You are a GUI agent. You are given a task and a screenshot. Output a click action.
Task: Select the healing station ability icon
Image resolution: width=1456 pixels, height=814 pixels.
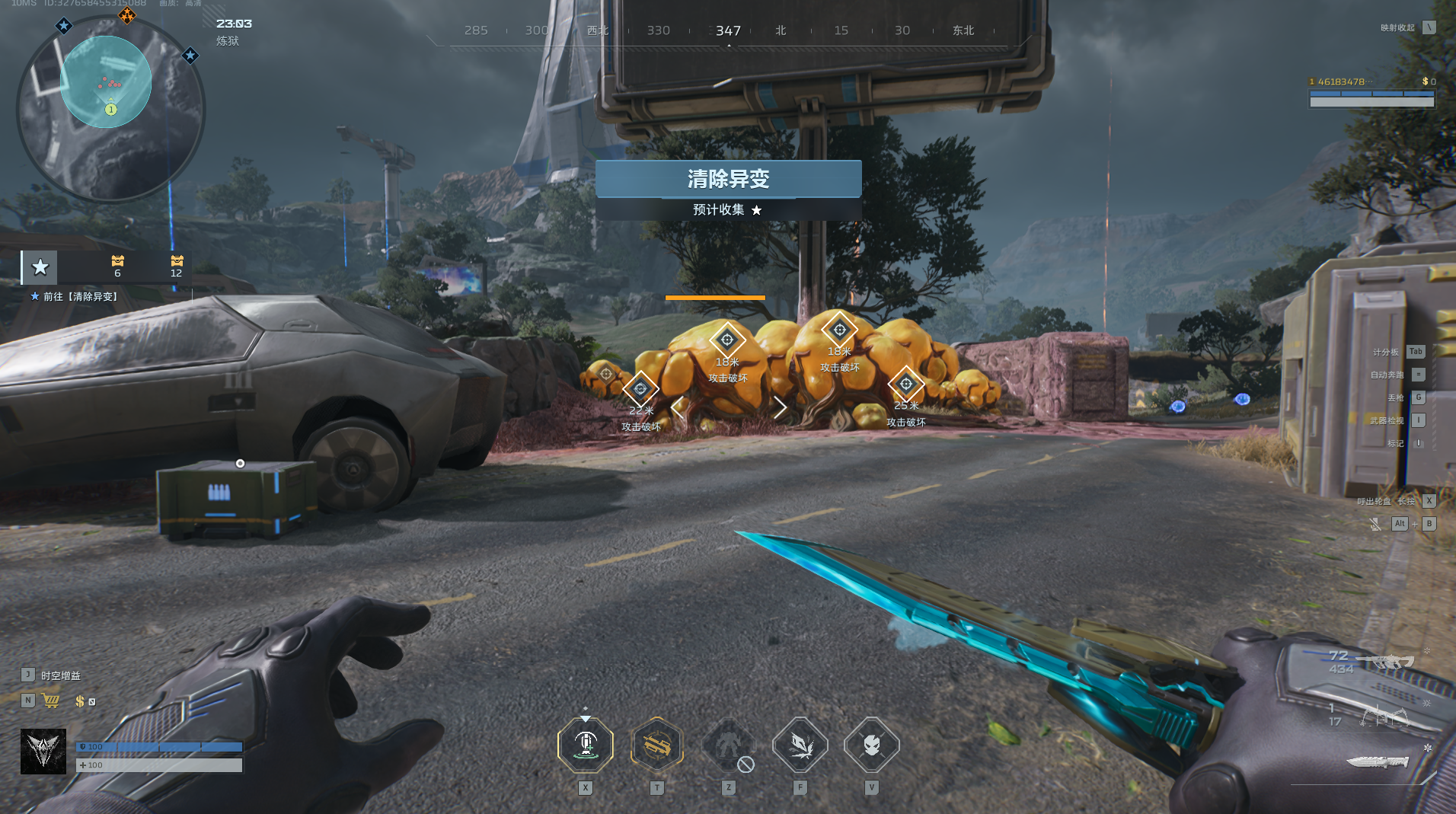[x=585, y=745]
